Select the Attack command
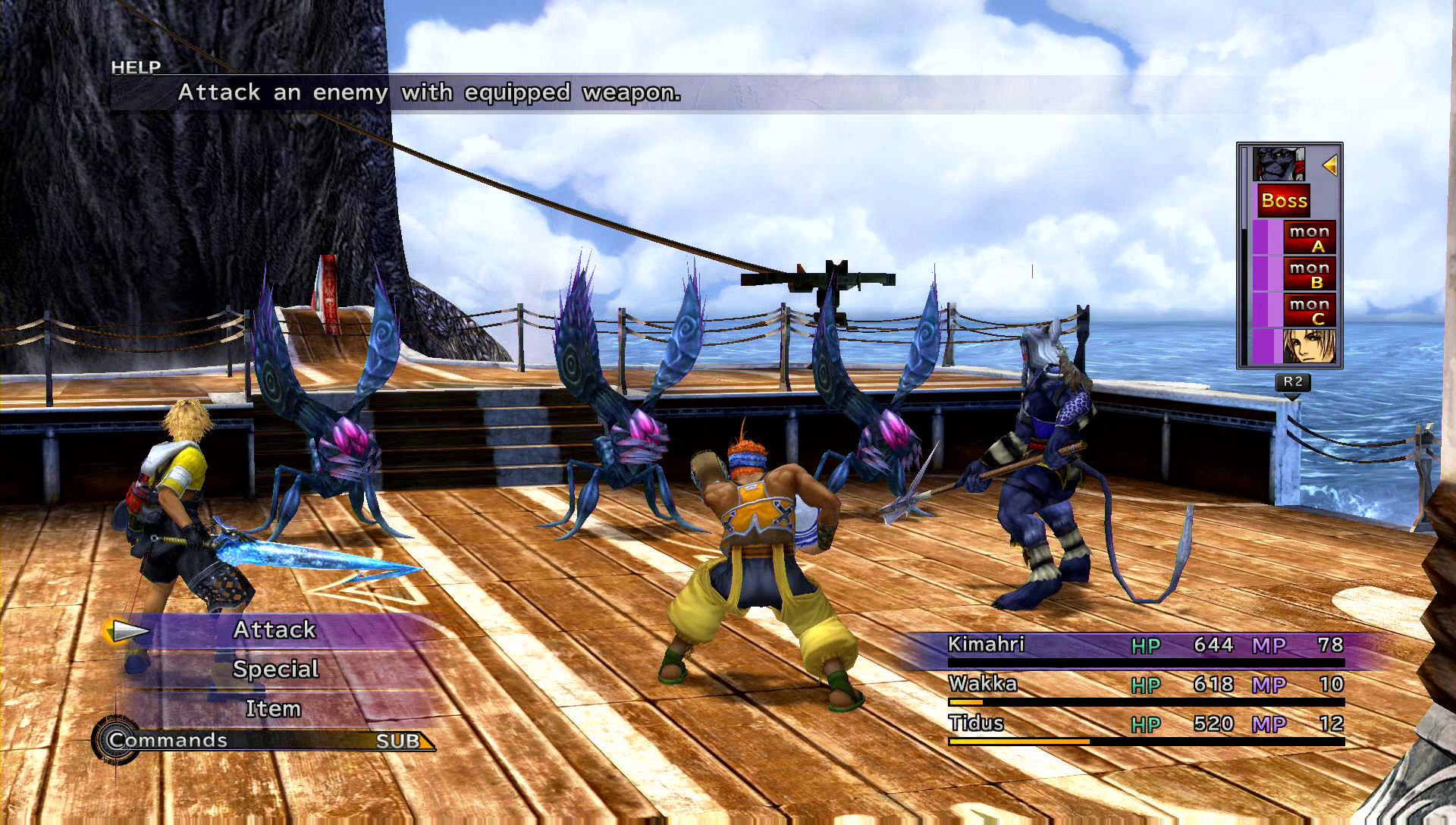1456x825 pixels. [275, 630]
